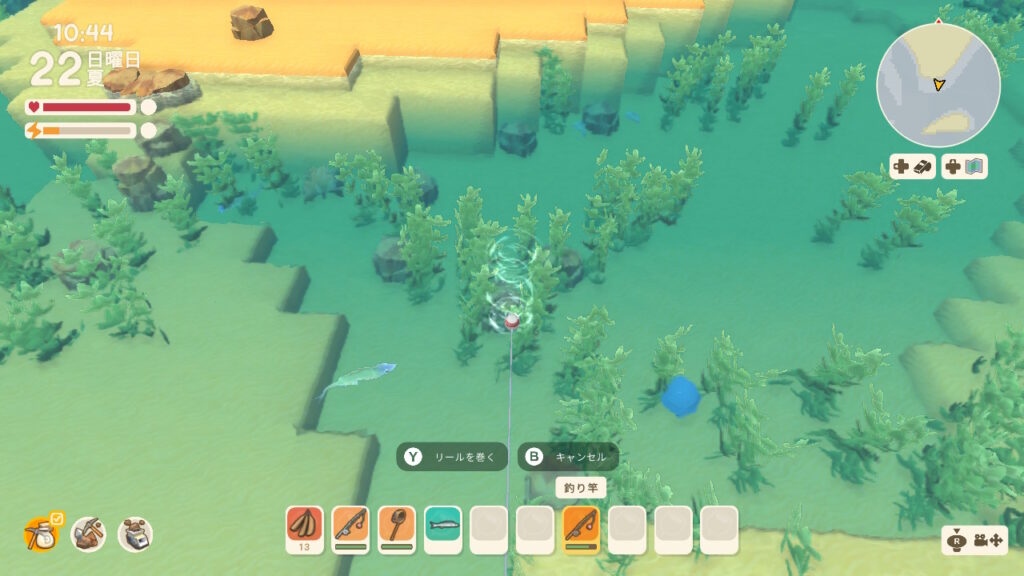
Task: Open the circular minimap
Action: coord(938,86)
